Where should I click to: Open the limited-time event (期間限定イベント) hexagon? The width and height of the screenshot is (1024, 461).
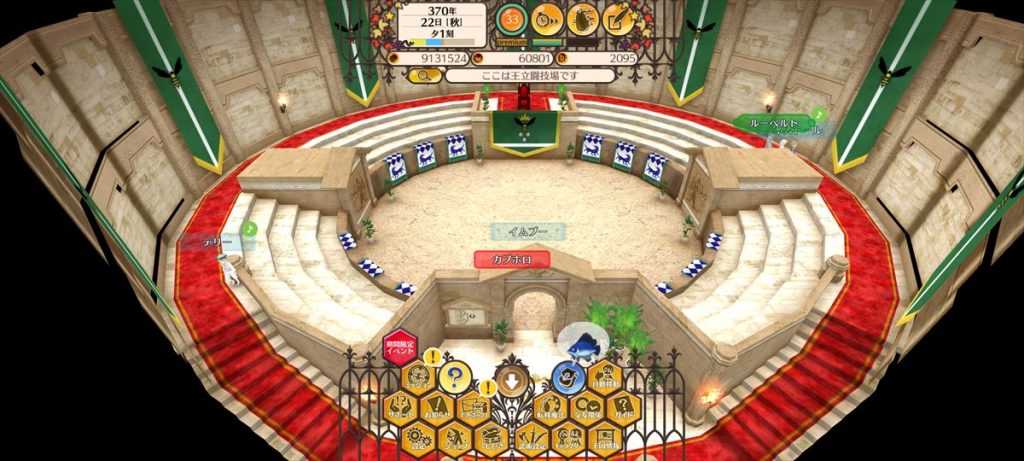pos(400,346)
